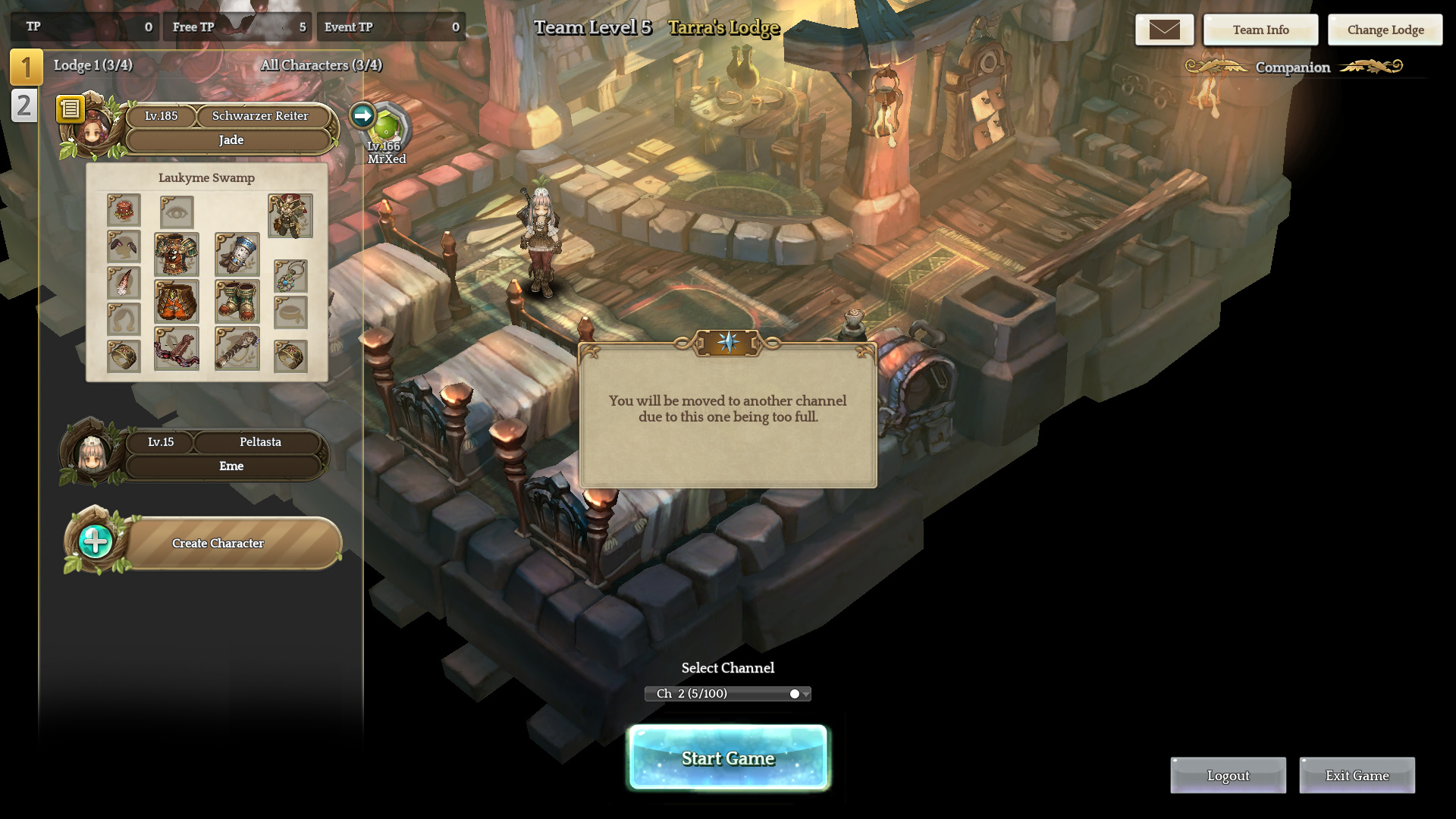Log out of the account
1456x819 pixels.
(x=1228, y=775)
